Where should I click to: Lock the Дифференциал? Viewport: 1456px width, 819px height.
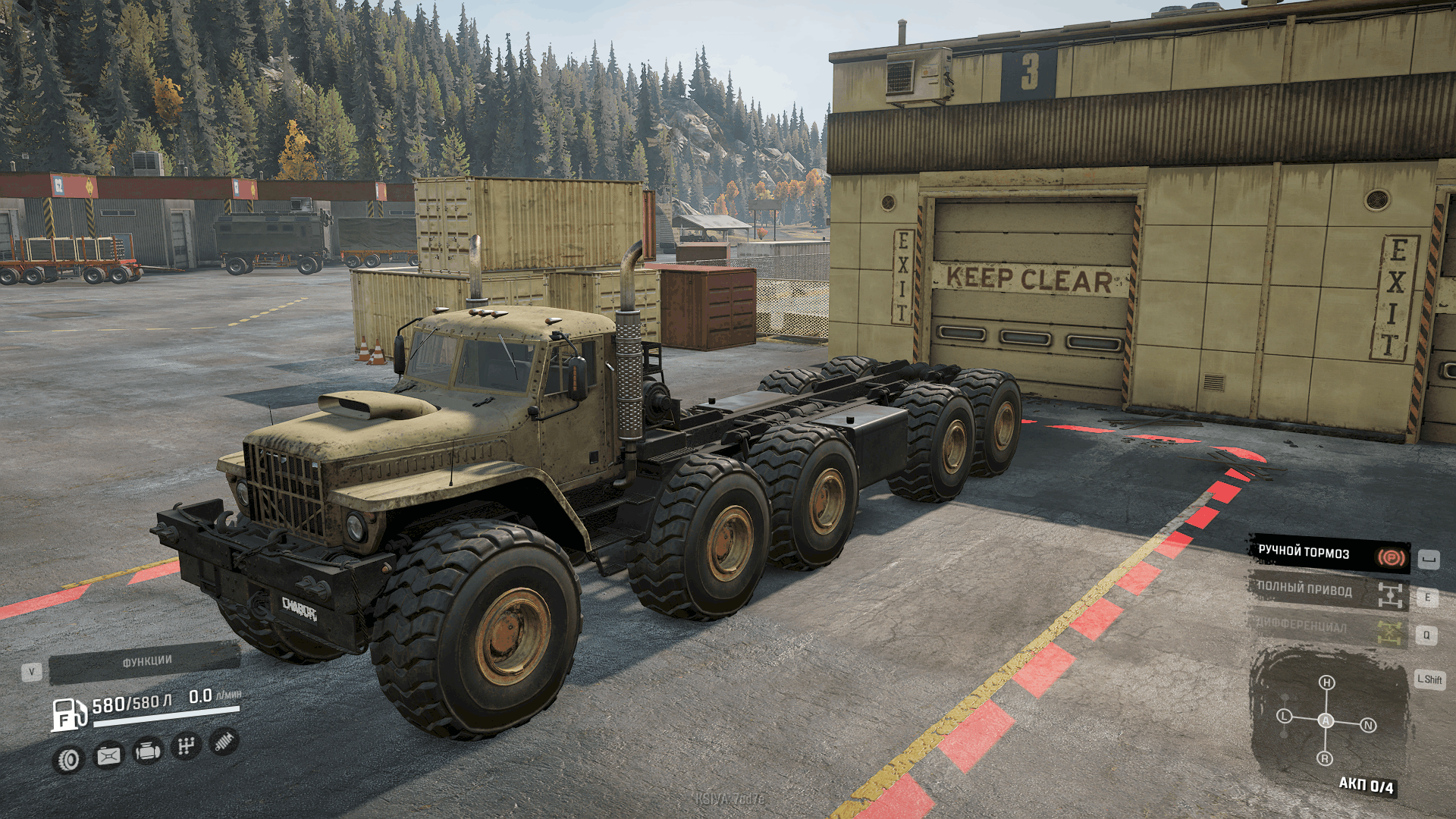1329,628
